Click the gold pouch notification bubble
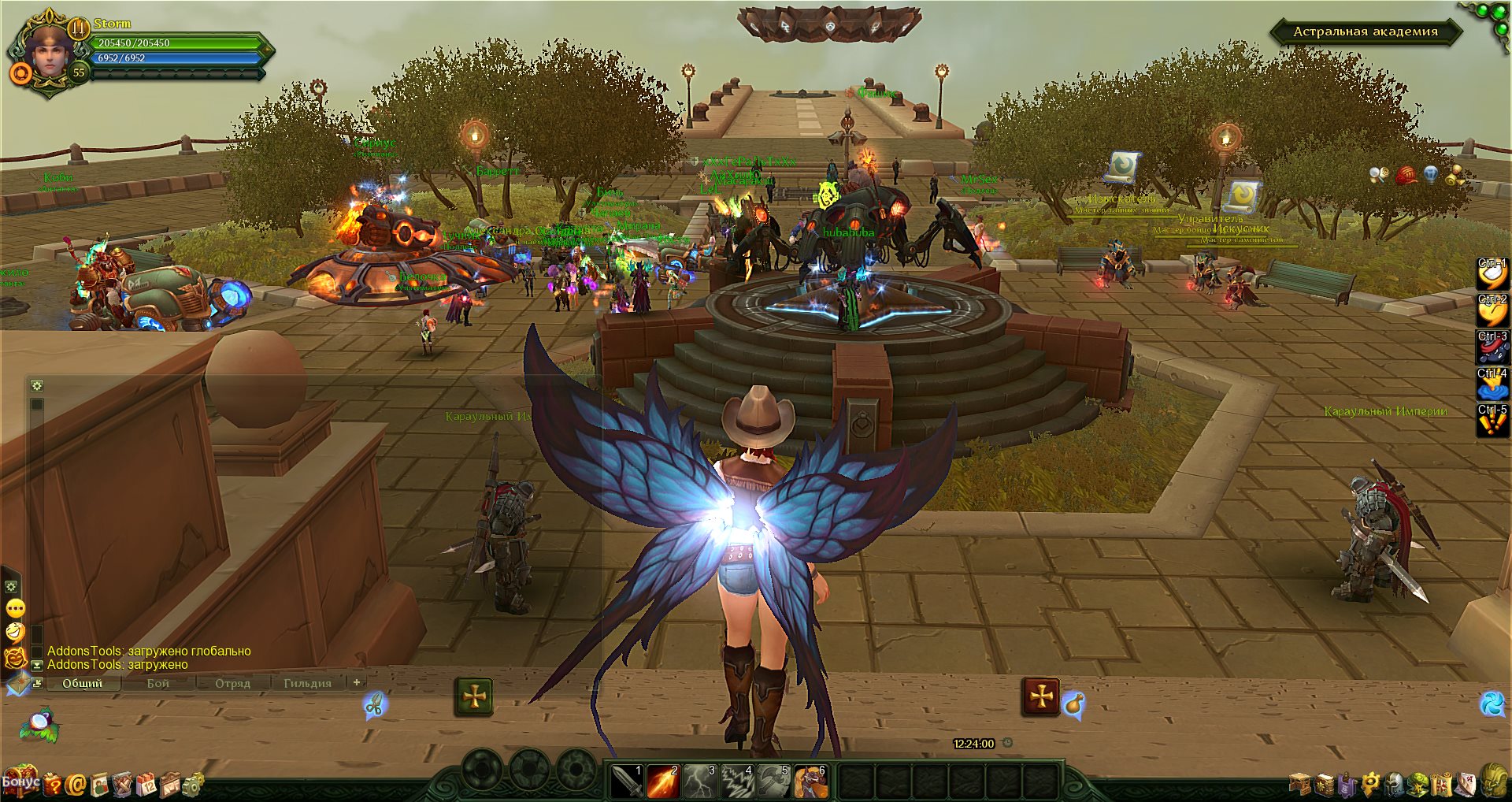This screenshot has width=1512, height=802. pos(1073,704)
